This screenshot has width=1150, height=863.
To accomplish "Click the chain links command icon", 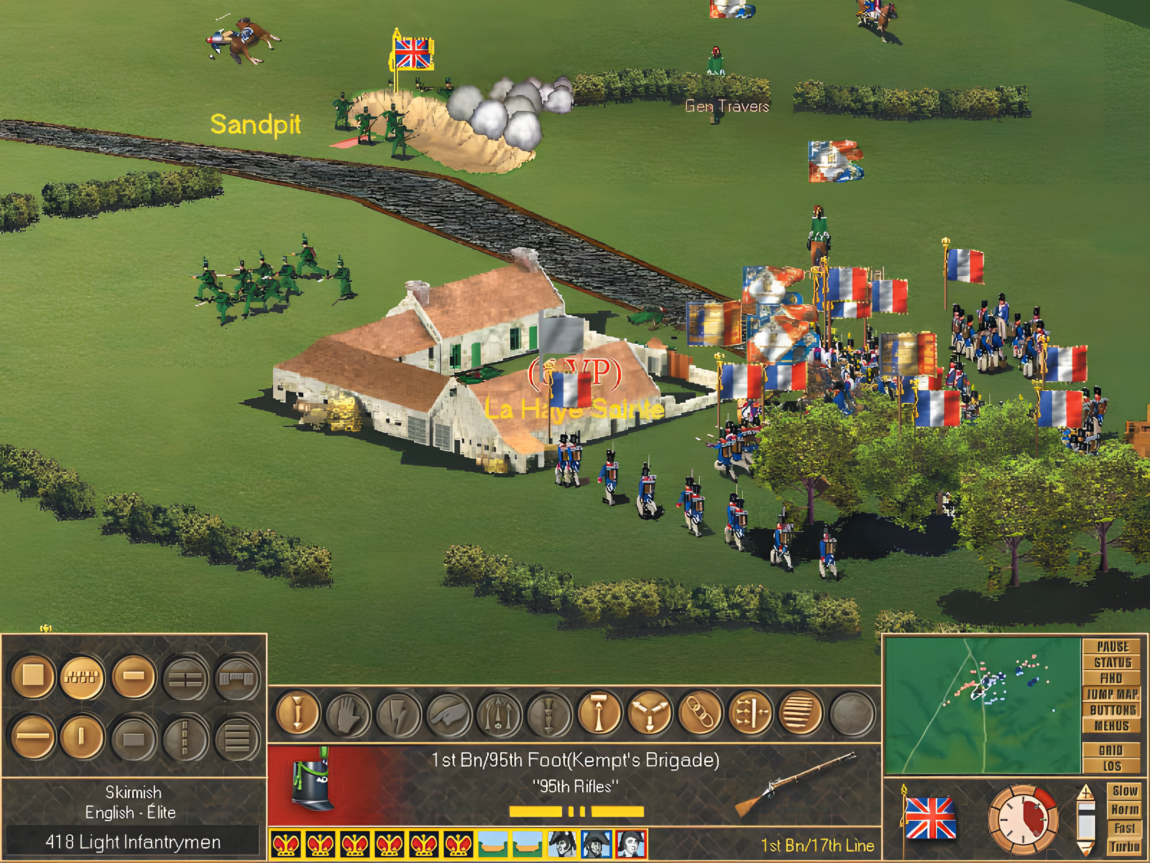I will [x=699, y=714].
